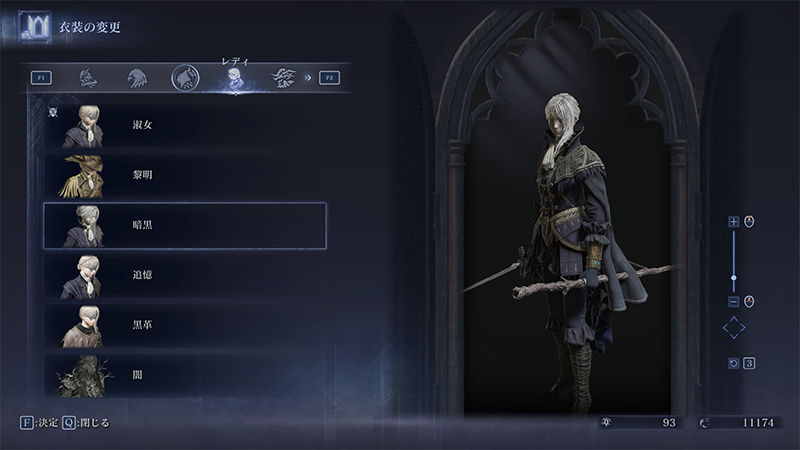The height and width of the screenshot is (450, 800).
Task: Switch to the knight helmet character tab
Action: [89, 77]
